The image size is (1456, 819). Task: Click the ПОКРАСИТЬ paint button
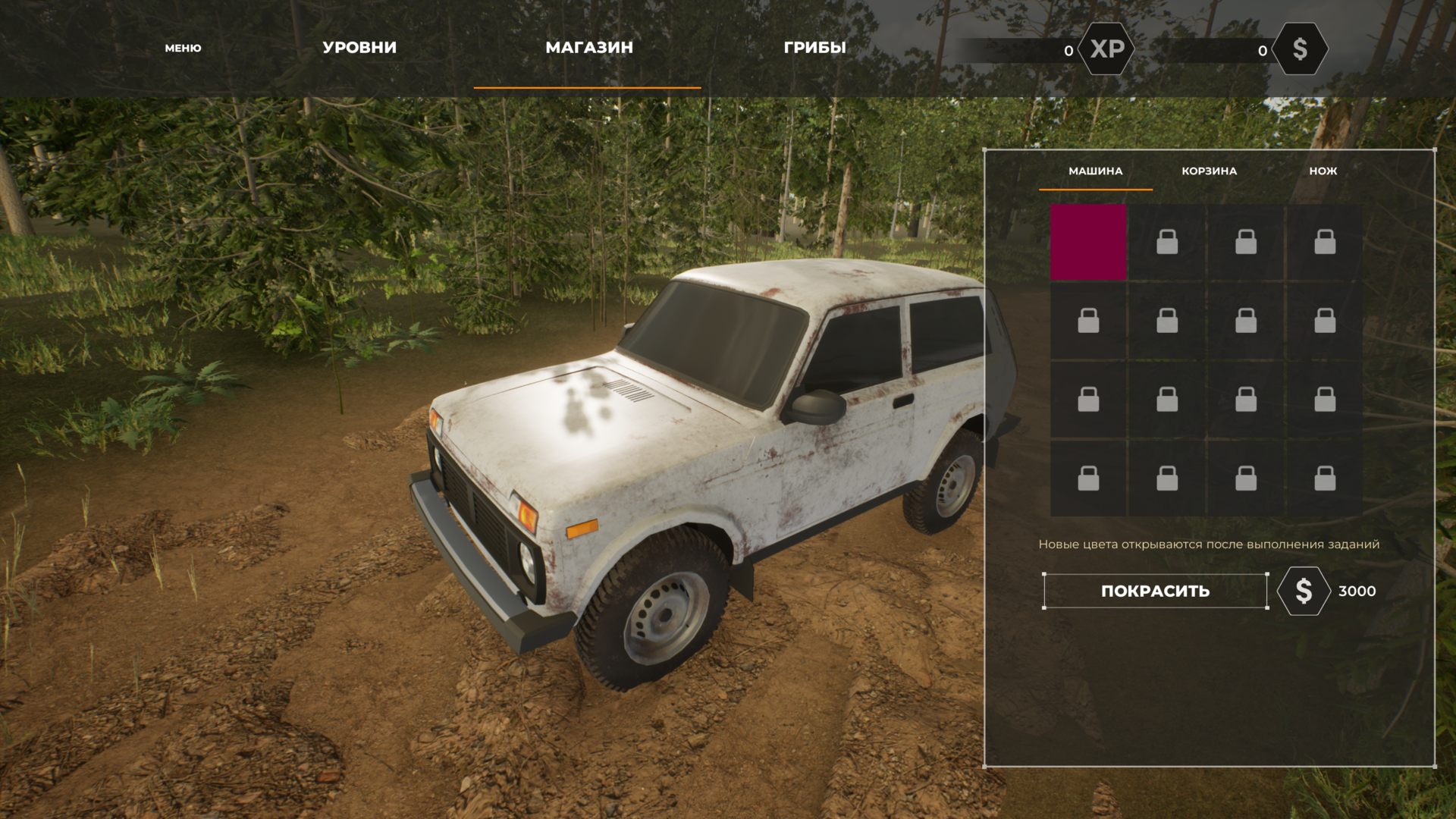1155,591
